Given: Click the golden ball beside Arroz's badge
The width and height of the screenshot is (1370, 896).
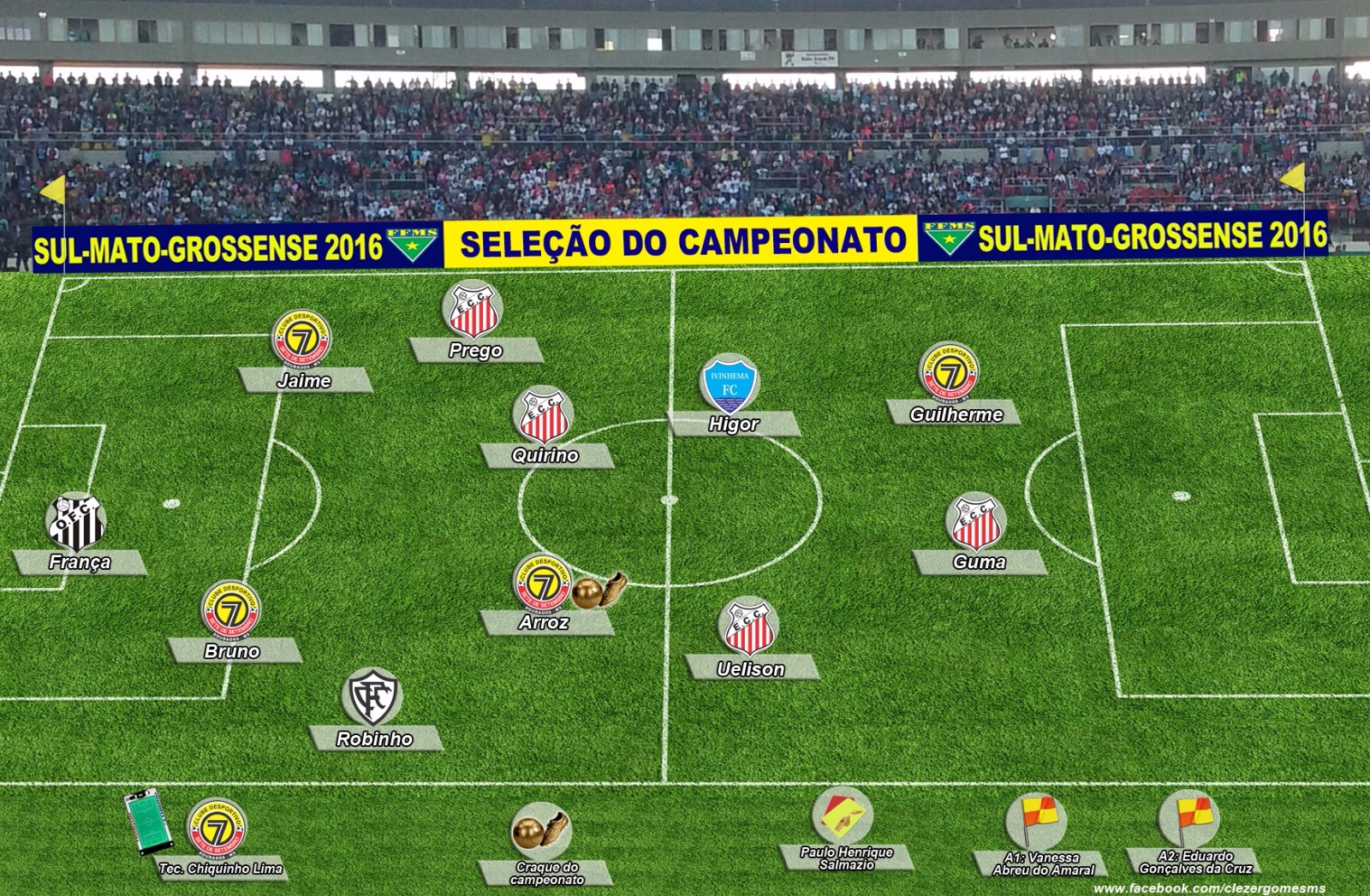Looking at the screenshot, I should (587, 593).
